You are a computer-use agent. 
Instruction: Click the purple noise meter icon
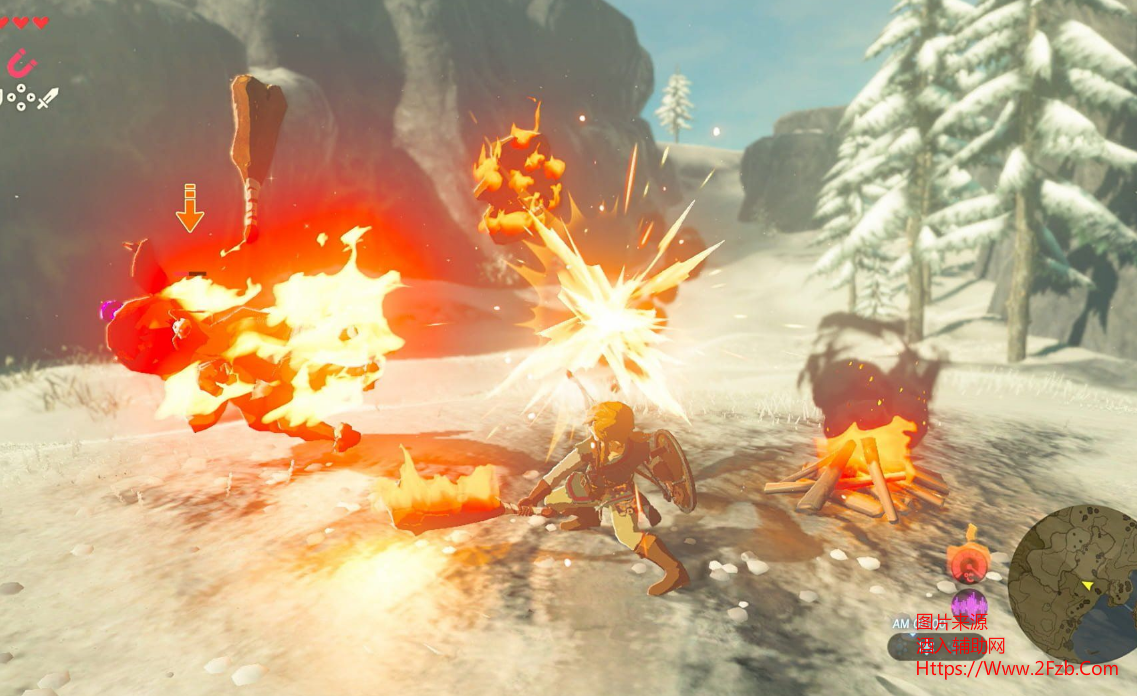coord(968,605)
